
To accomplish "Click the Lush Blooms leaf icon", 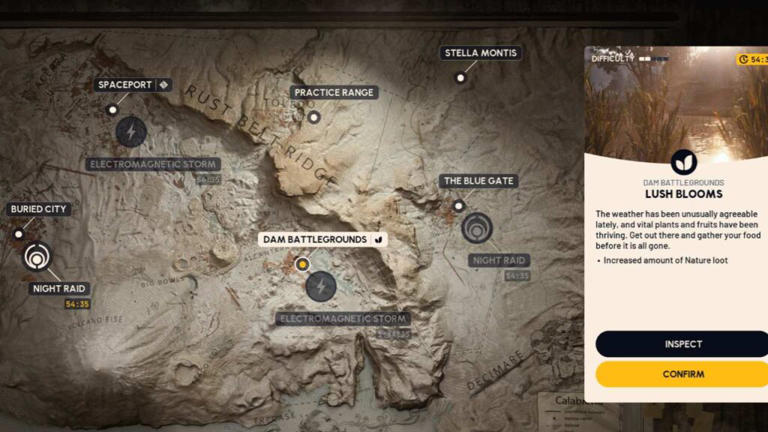I will click(x=684, y=162).
